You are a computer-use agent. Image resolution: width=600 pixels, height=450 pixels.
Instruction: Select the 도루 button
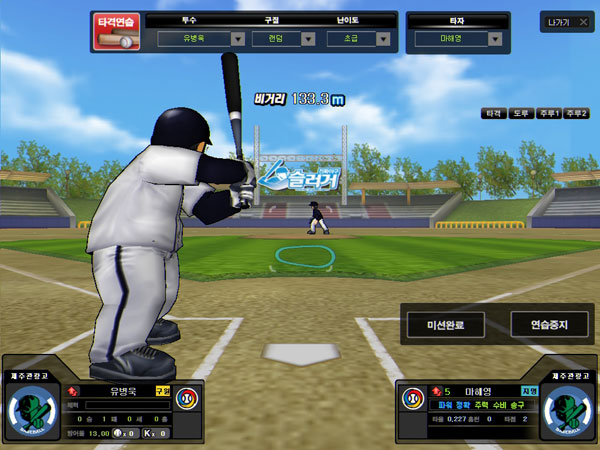(520, 114)
